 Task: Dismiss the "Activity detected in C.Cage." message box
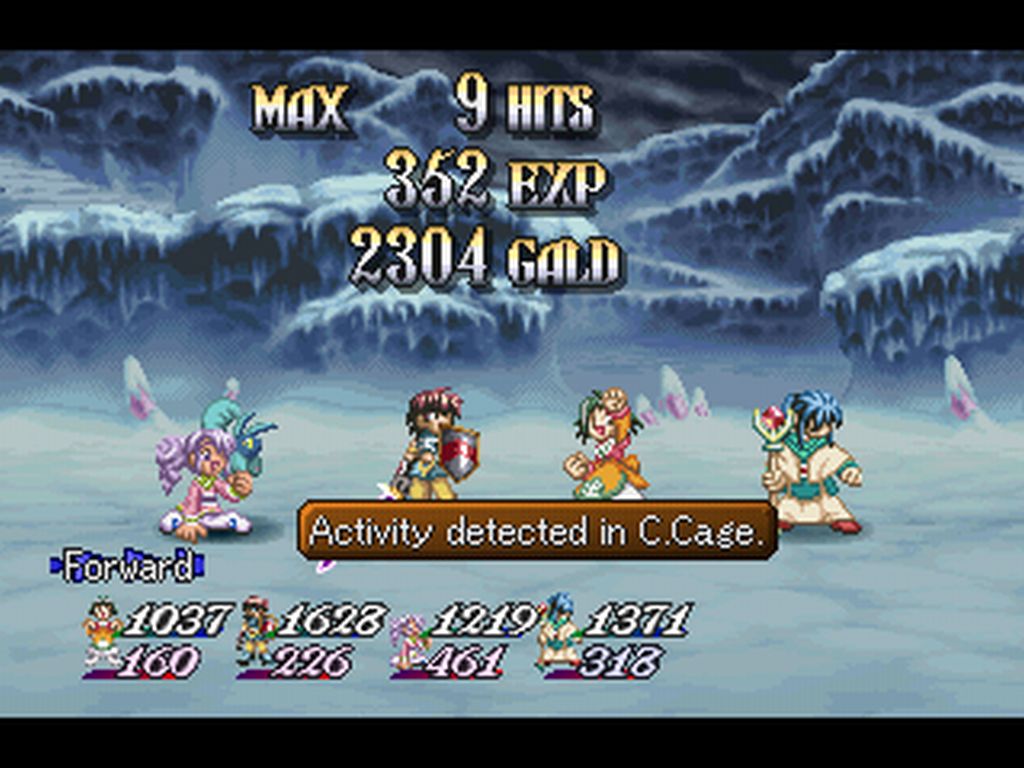point(537,531)
